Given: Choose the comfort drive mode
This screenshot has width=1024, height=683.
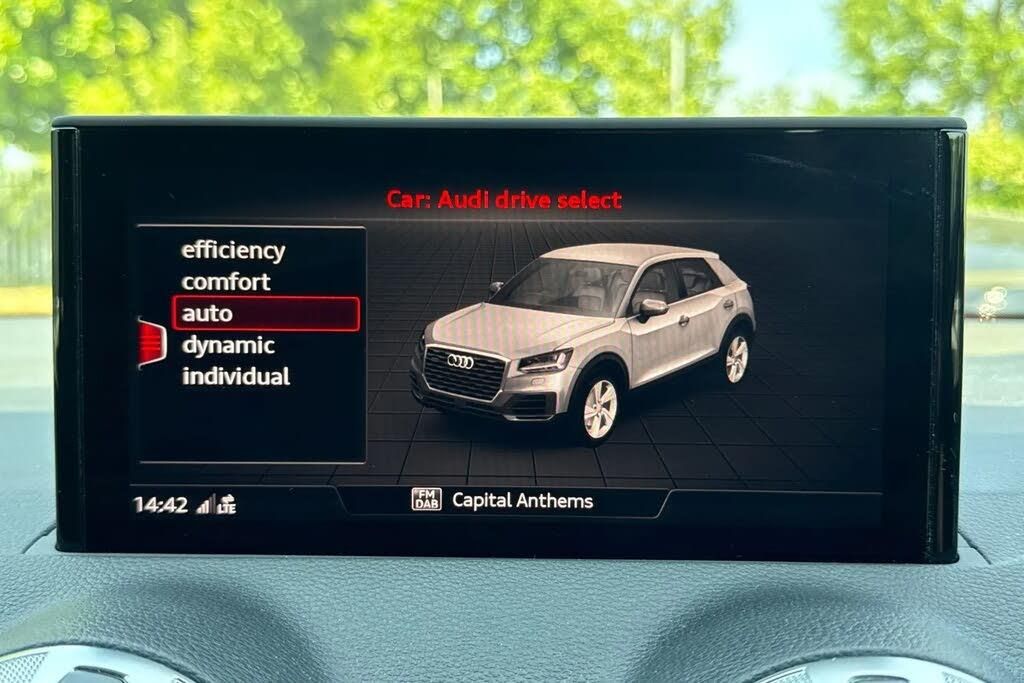Looking at the screenshot, I should [226, 282].
